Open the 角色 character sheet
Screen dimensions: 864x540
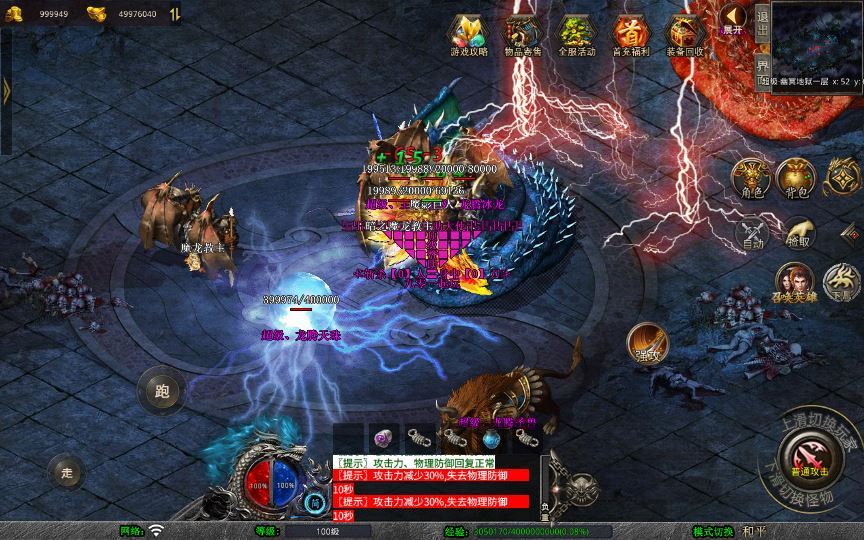pyautogui.click(x=752, y=178)
